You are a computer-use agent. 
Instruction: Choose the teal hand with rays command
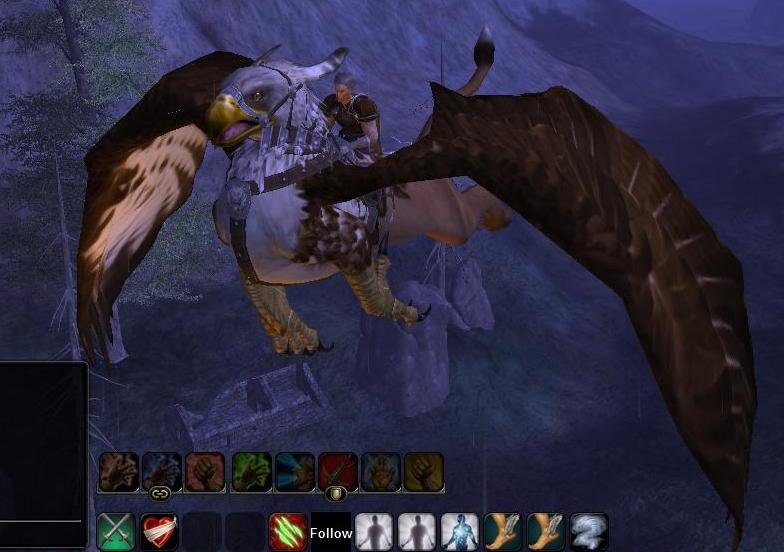point(295,472)
